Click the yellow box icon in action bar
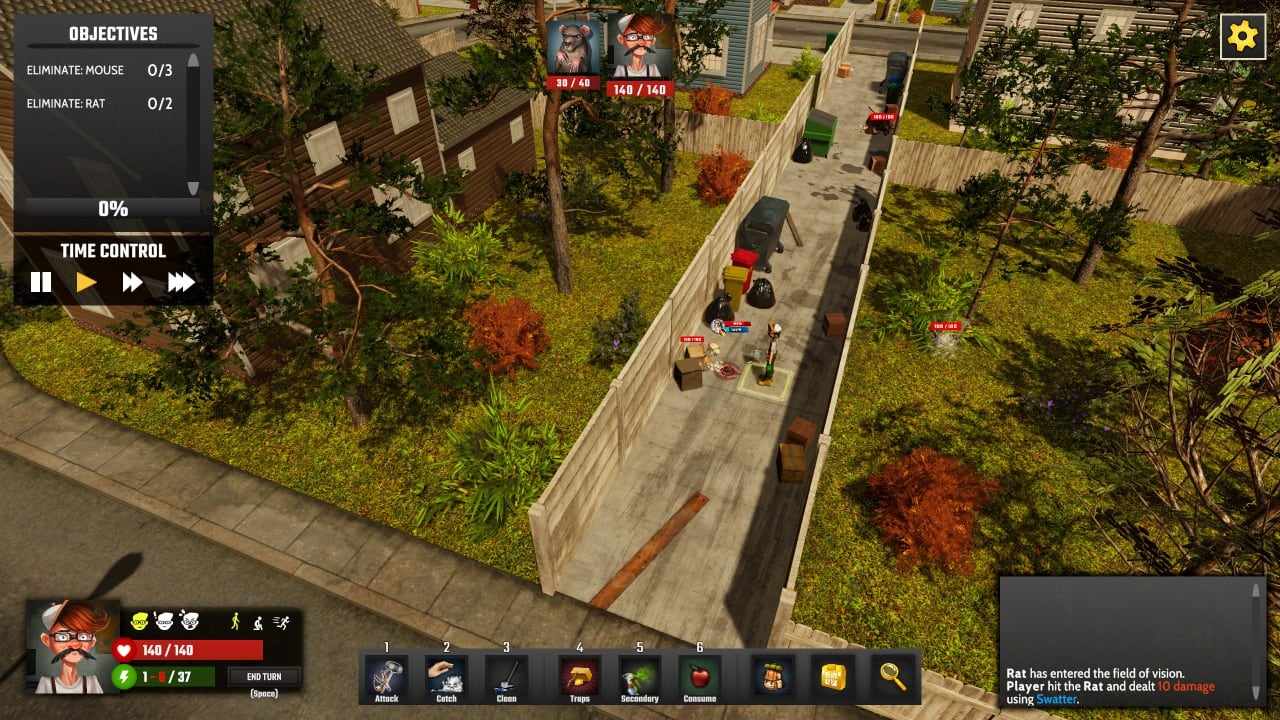The image size is (1280, 720). pos(832,675)
